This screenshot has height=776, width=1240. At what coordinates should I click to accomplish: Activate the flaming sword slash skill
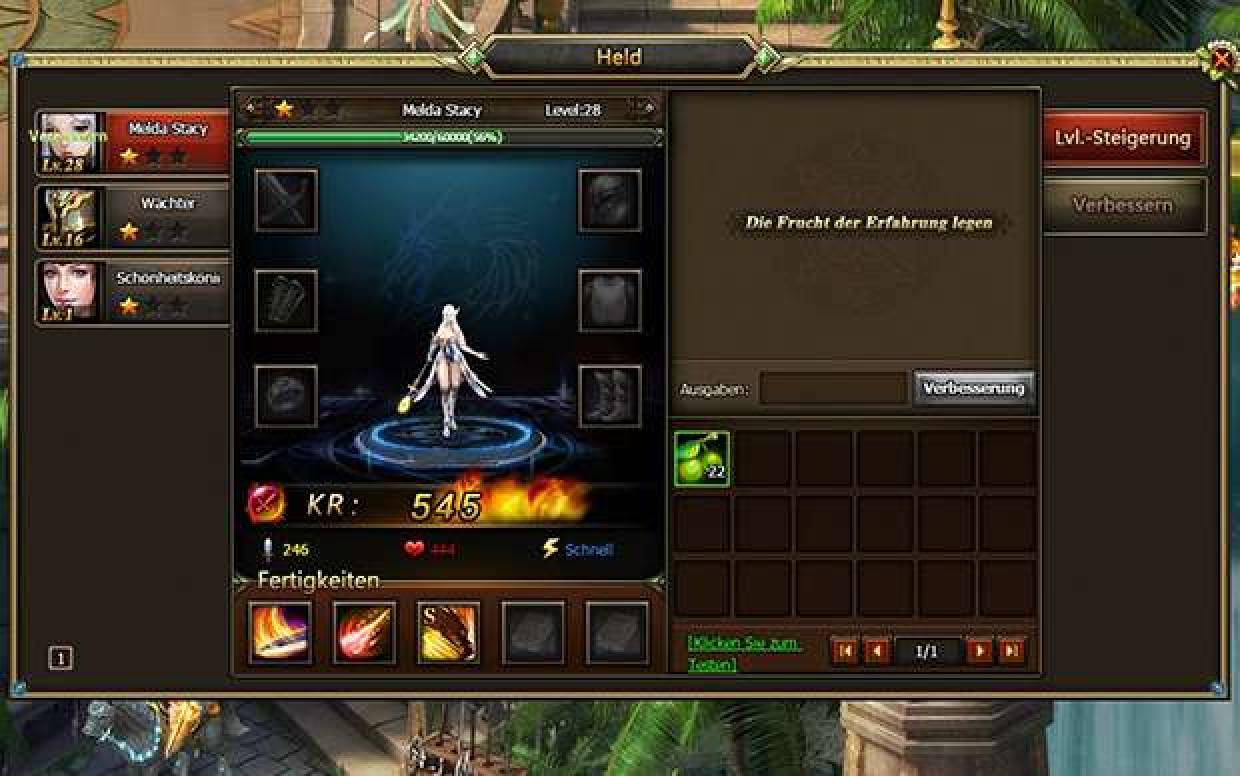[280, 632]
